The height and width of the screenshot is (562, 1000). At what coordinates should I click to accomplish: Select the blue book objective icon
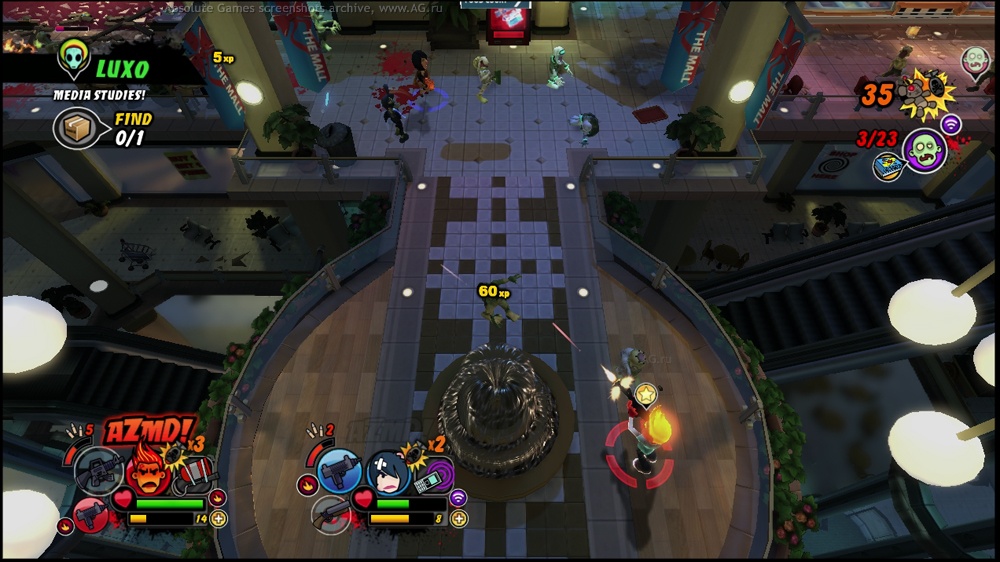[x=887, y=167]
